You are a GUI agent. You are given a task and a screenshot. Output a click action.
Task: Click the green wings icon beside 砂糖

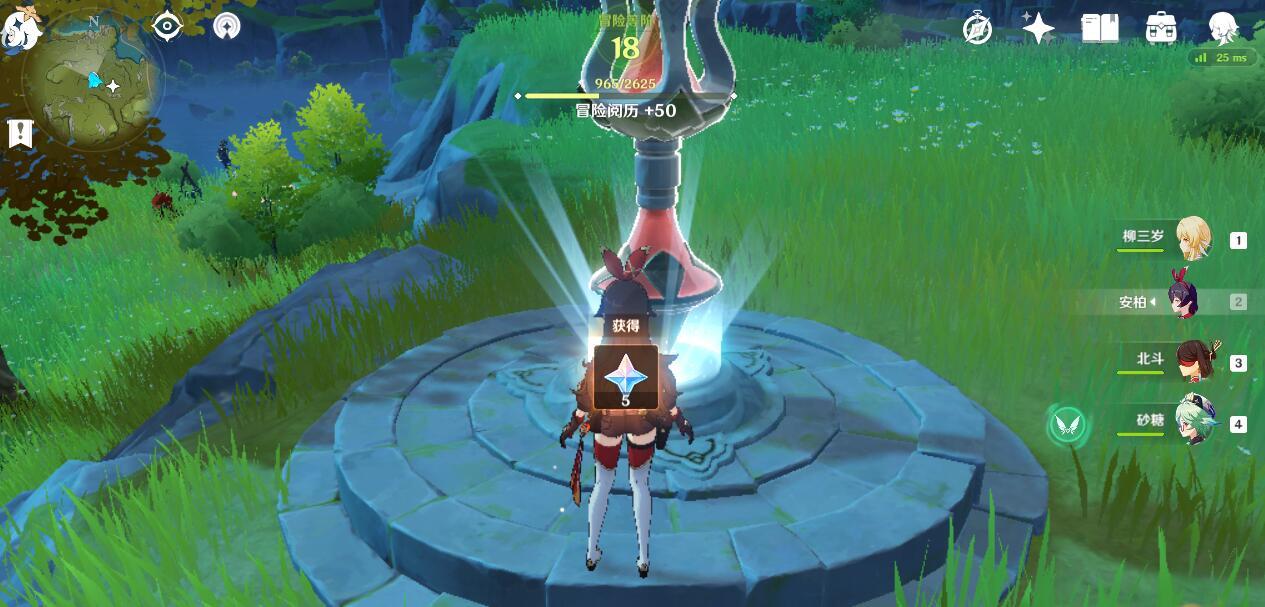pyautogui.click(x=1067, y=426)
